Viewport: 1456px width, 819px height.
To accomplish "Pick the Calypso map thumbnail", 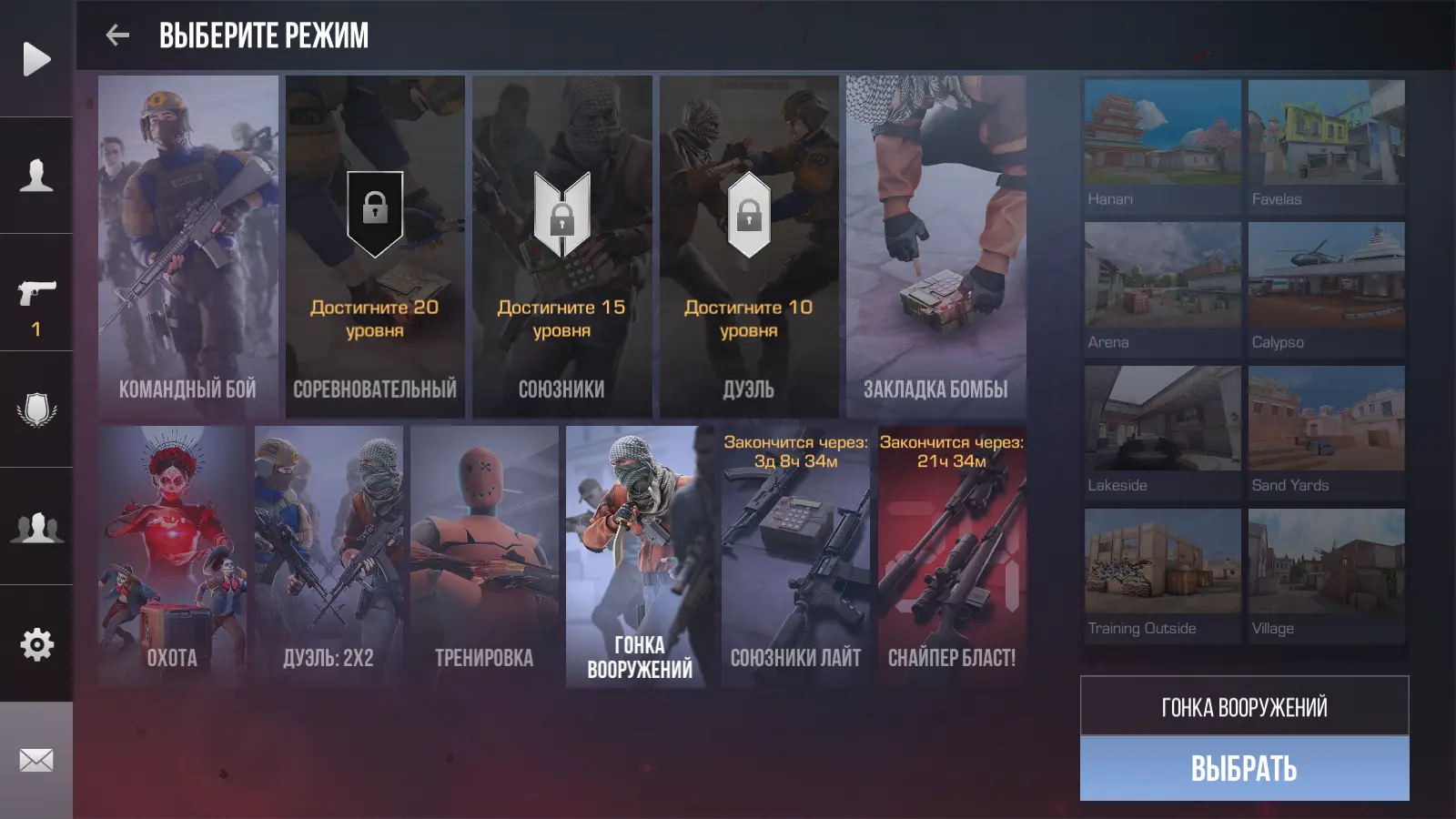I will coord(1326,288).
